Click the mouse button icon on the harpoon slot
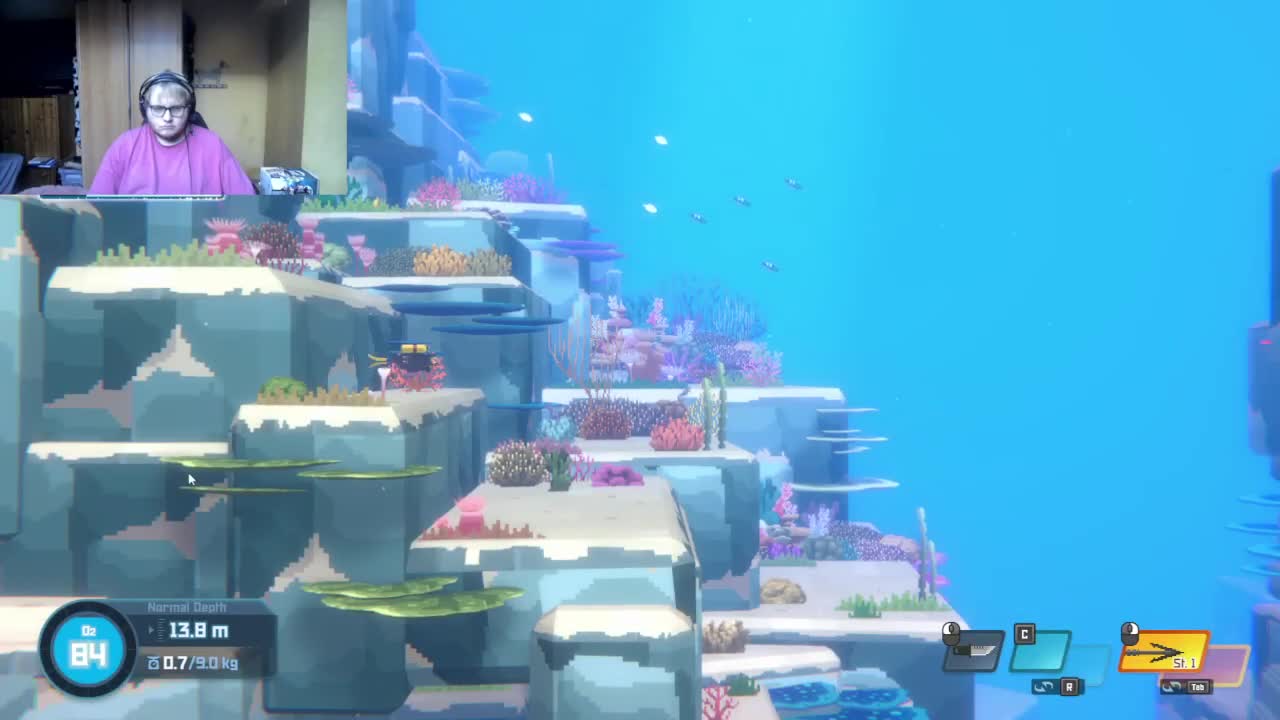Screen dimensions: 1280x720 (1127, 635)
